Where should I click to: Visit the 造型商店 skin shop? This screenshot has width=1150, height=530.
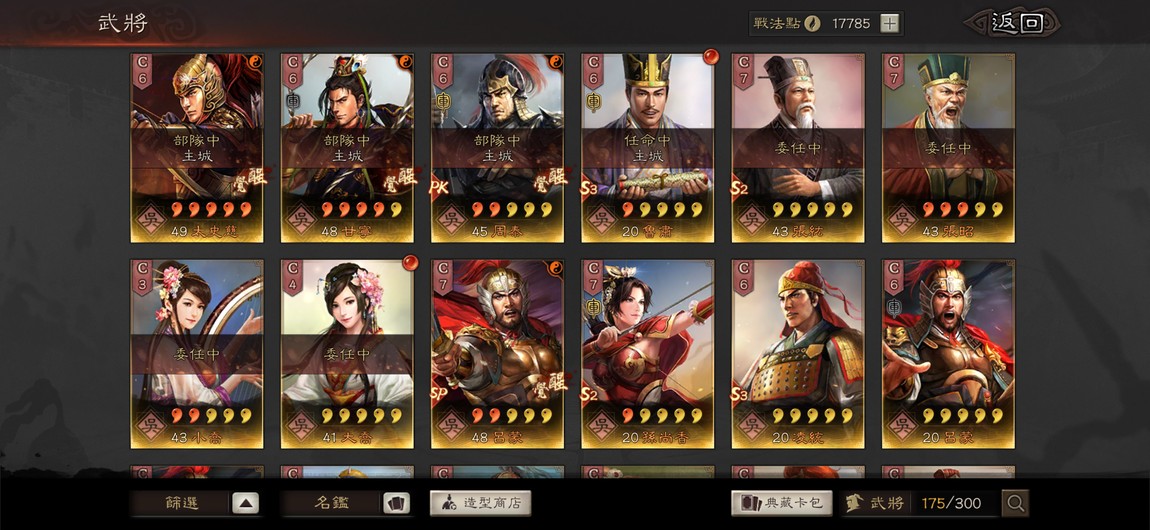pos(480,503)
